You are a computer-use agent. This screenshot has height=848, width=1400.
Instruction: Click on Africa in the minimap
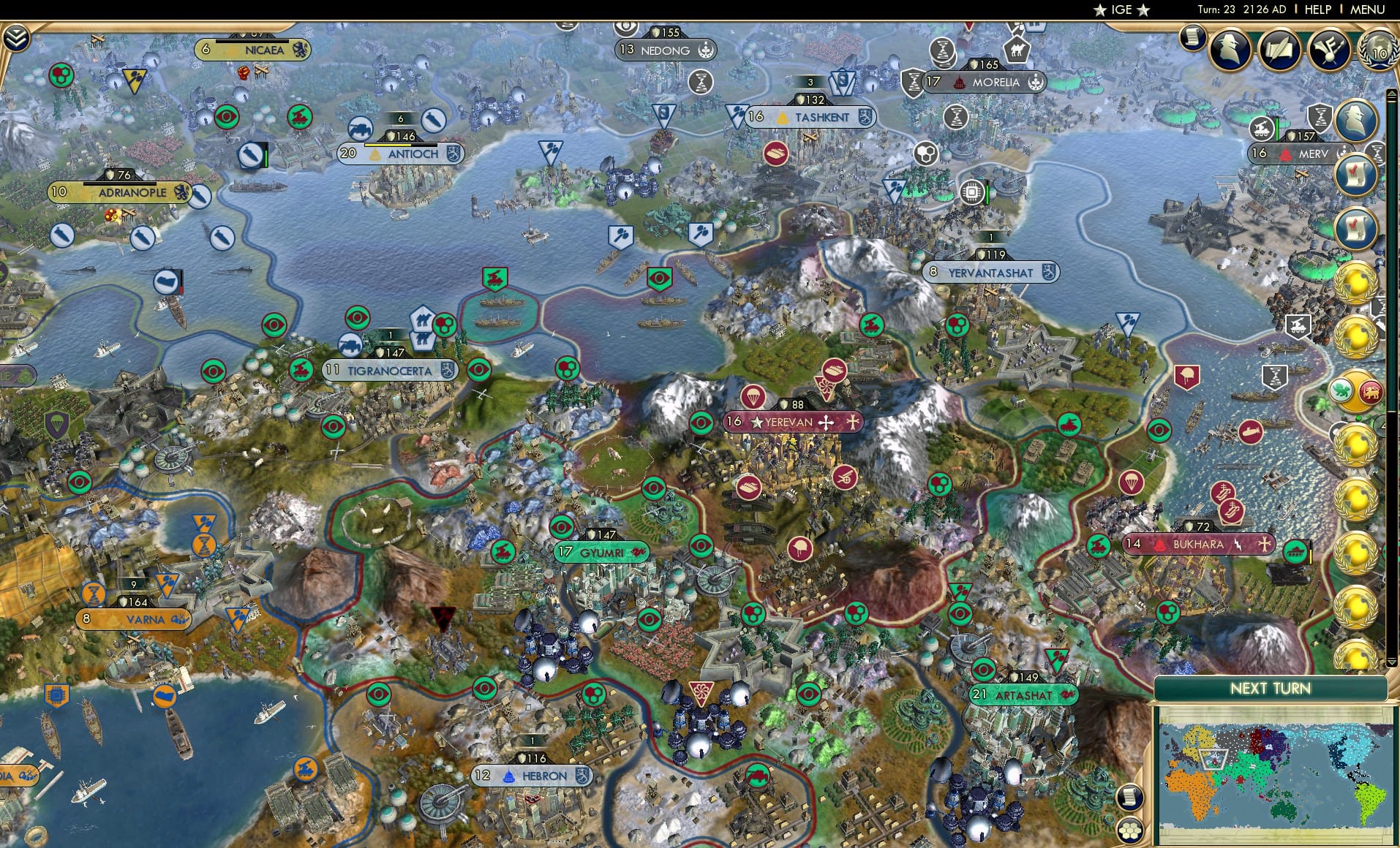[x=1195, y=798]
